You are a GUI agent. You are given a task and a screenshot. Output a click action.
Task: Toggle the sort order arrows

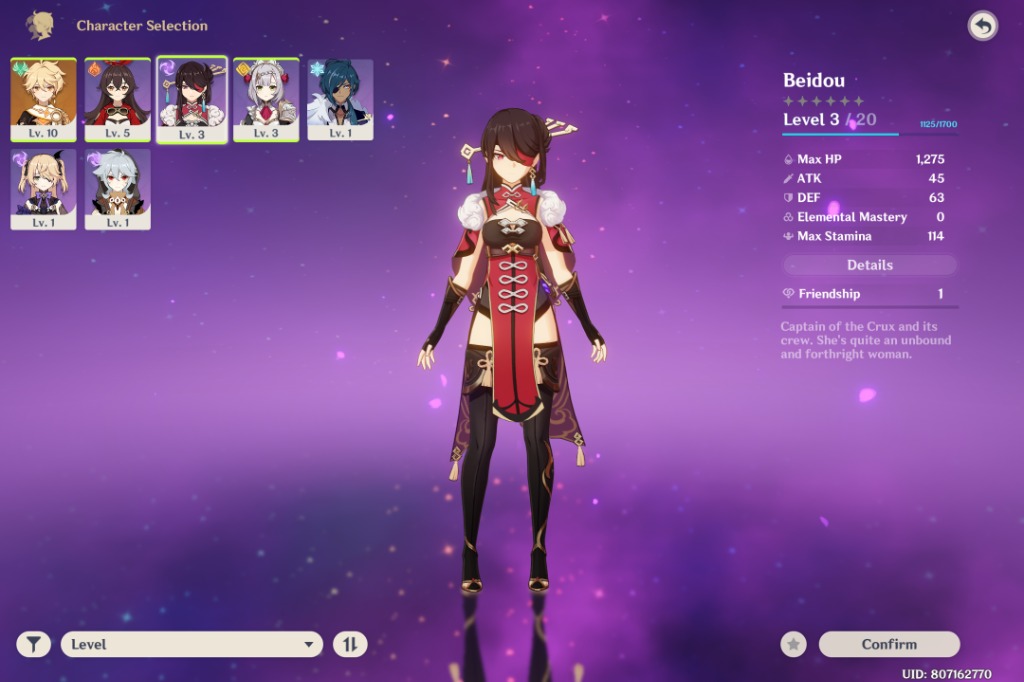[x=350, y=644]
